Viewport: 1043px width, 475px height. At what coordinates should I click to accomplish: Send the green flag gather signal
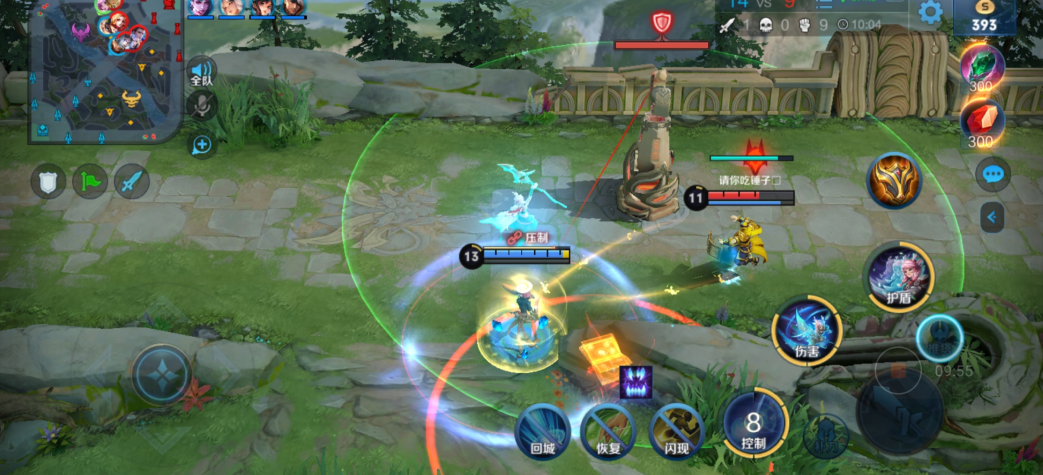(90, 181)
